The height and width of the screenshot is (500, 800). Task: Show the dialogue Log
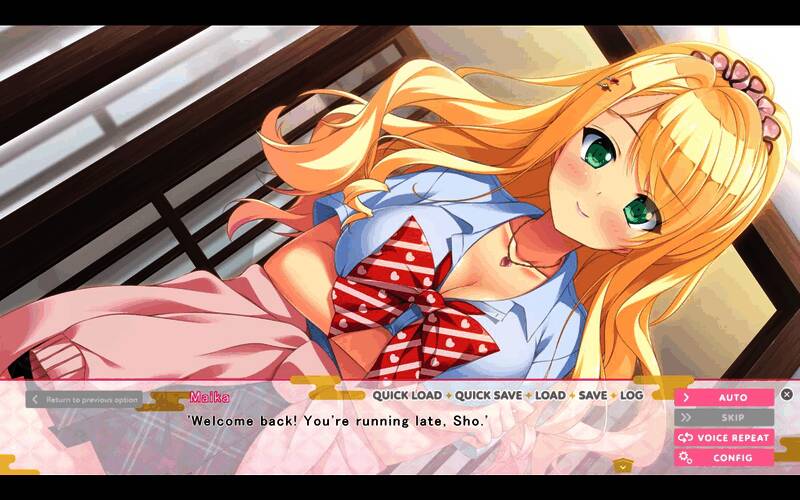coord(631,396)
